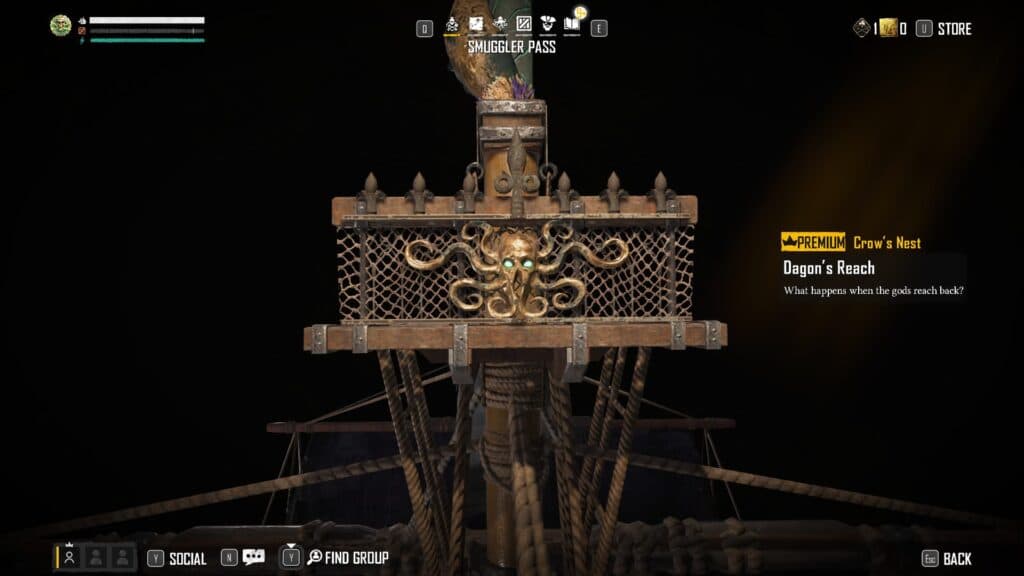
Task: Select the group leader crown slot
Action: click(x=70, y=557)
